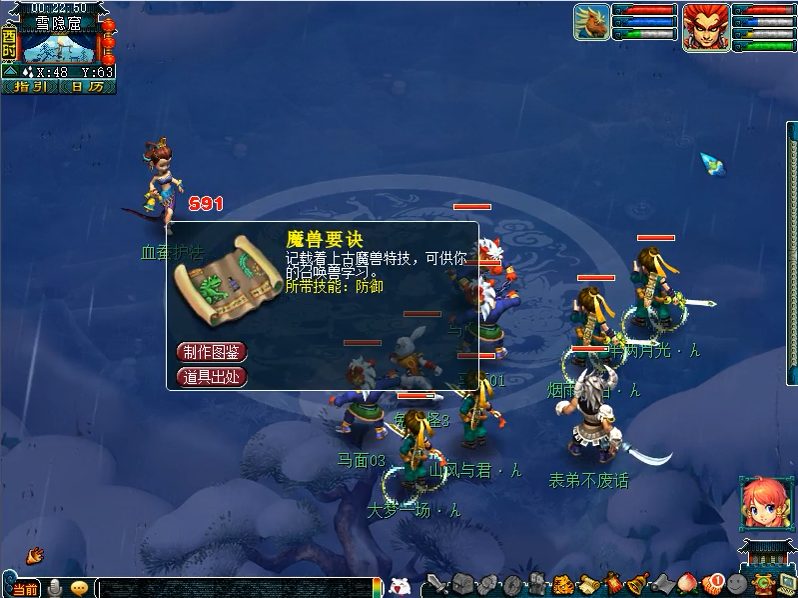Open the crossed swords toolbar icon
Screen dimensions: 798x598
(x=437, y=585)
